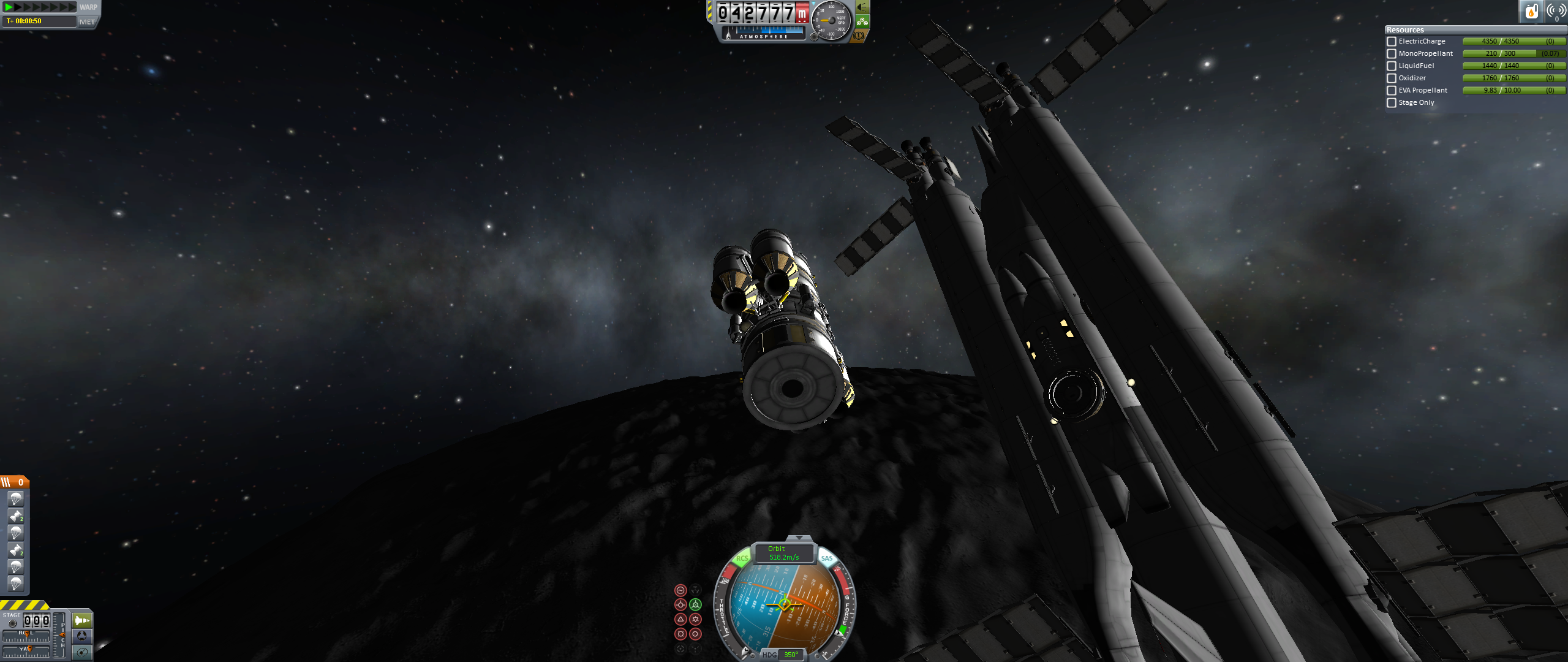
Task: Switch to staging mode rocket button
Action: click(82, 620)
